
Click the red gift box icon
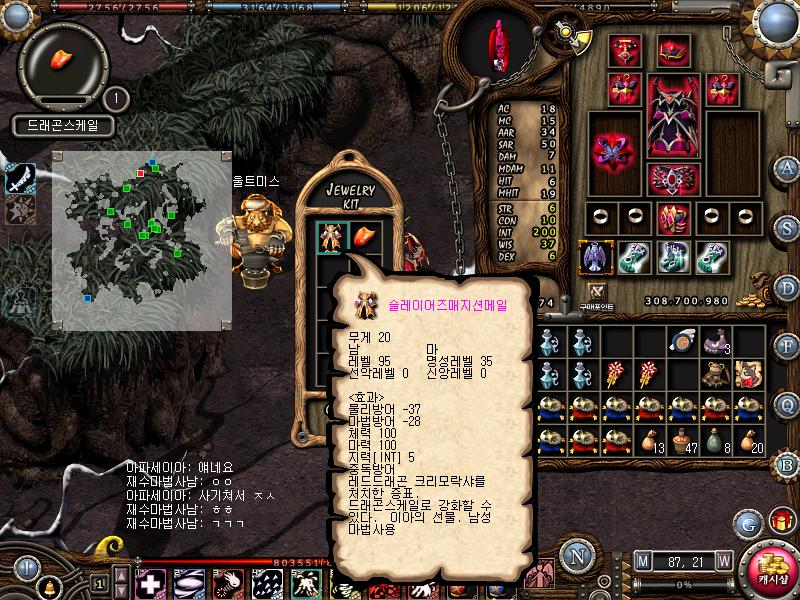tap(780, 521)
